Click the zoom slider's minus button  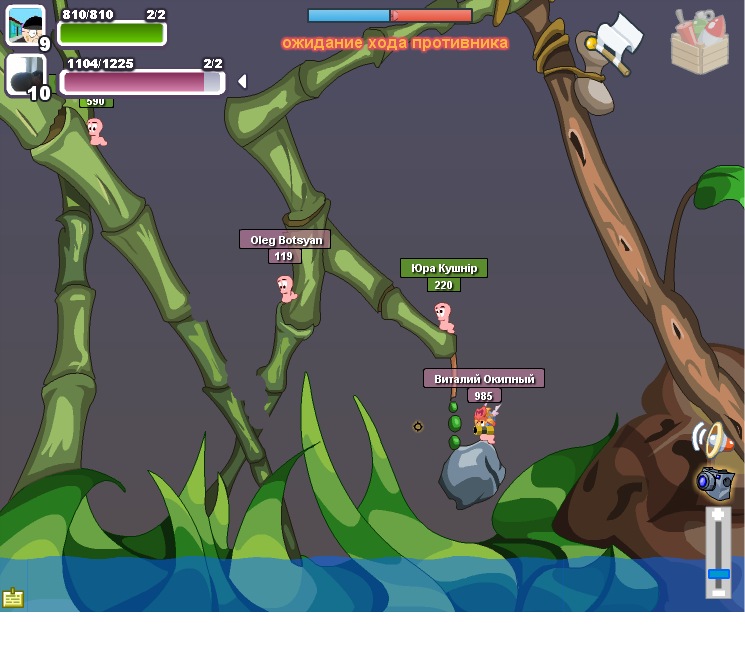coord(718,592)
